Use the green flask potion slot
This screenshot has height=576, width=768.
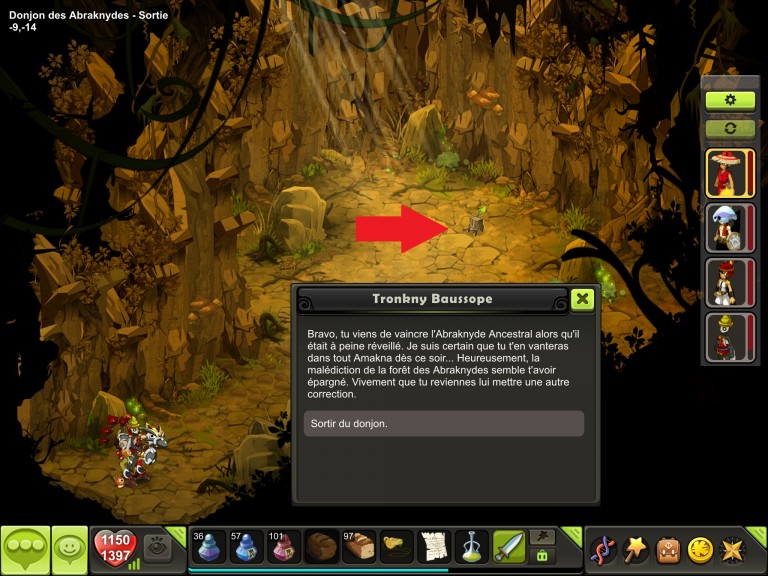click(472, 547)
